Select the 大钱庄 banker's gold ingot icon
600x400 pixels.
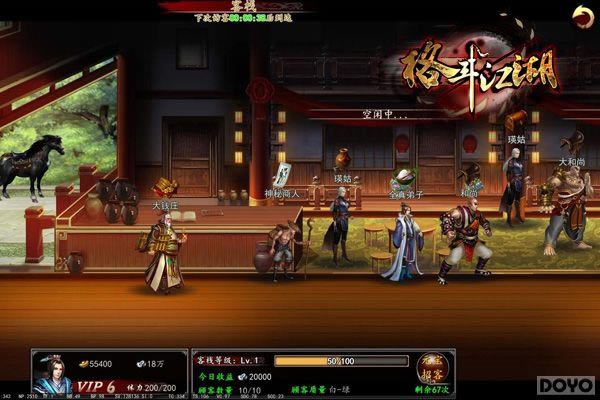165,187
